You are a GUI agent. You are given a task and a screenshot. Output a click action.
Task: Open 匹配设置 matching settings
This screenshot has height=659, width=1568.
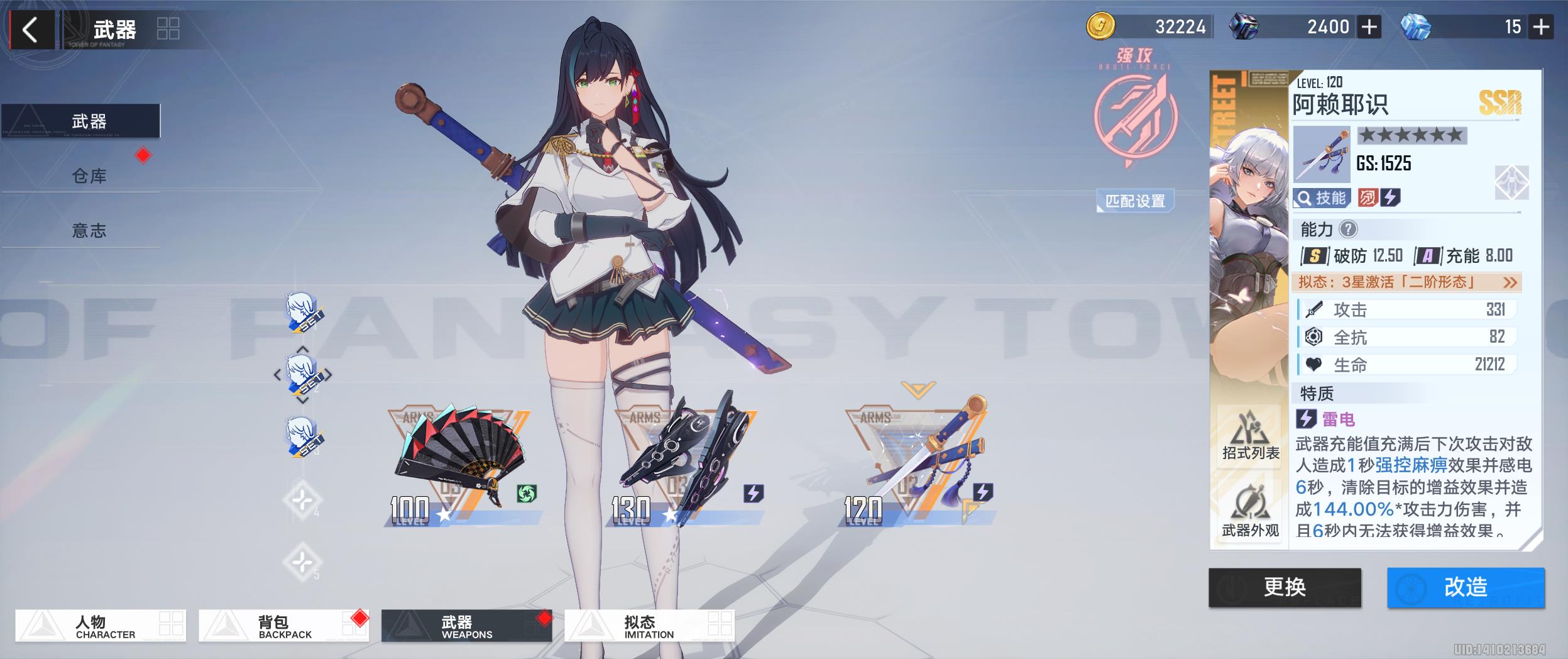[1134, 201]
